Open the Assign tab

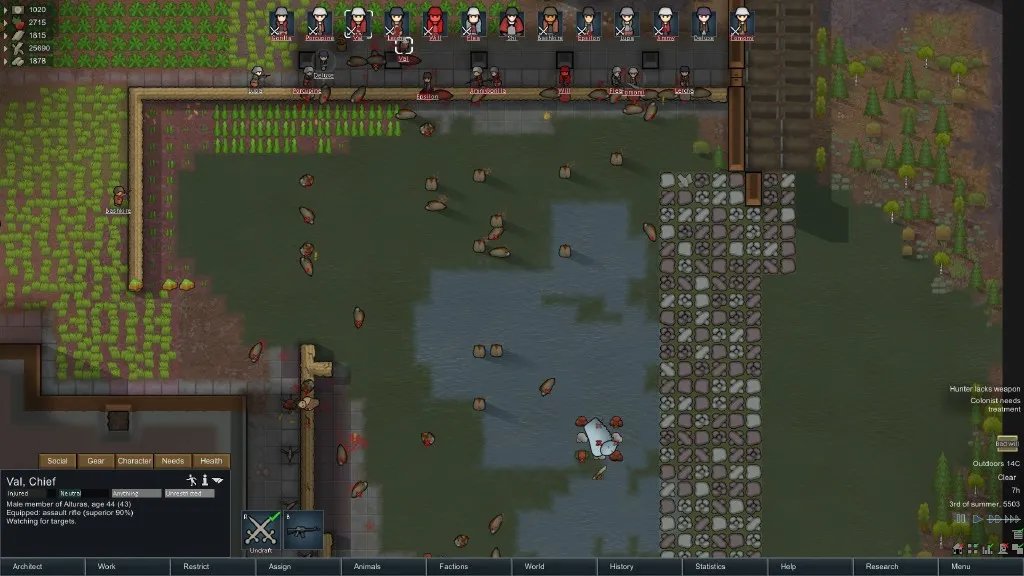tap(280, 567)
